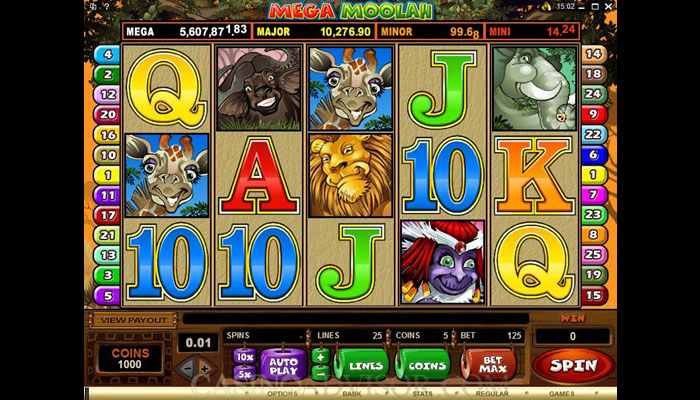
Task: Select payline marker number 15
Action: pos(593,296)
